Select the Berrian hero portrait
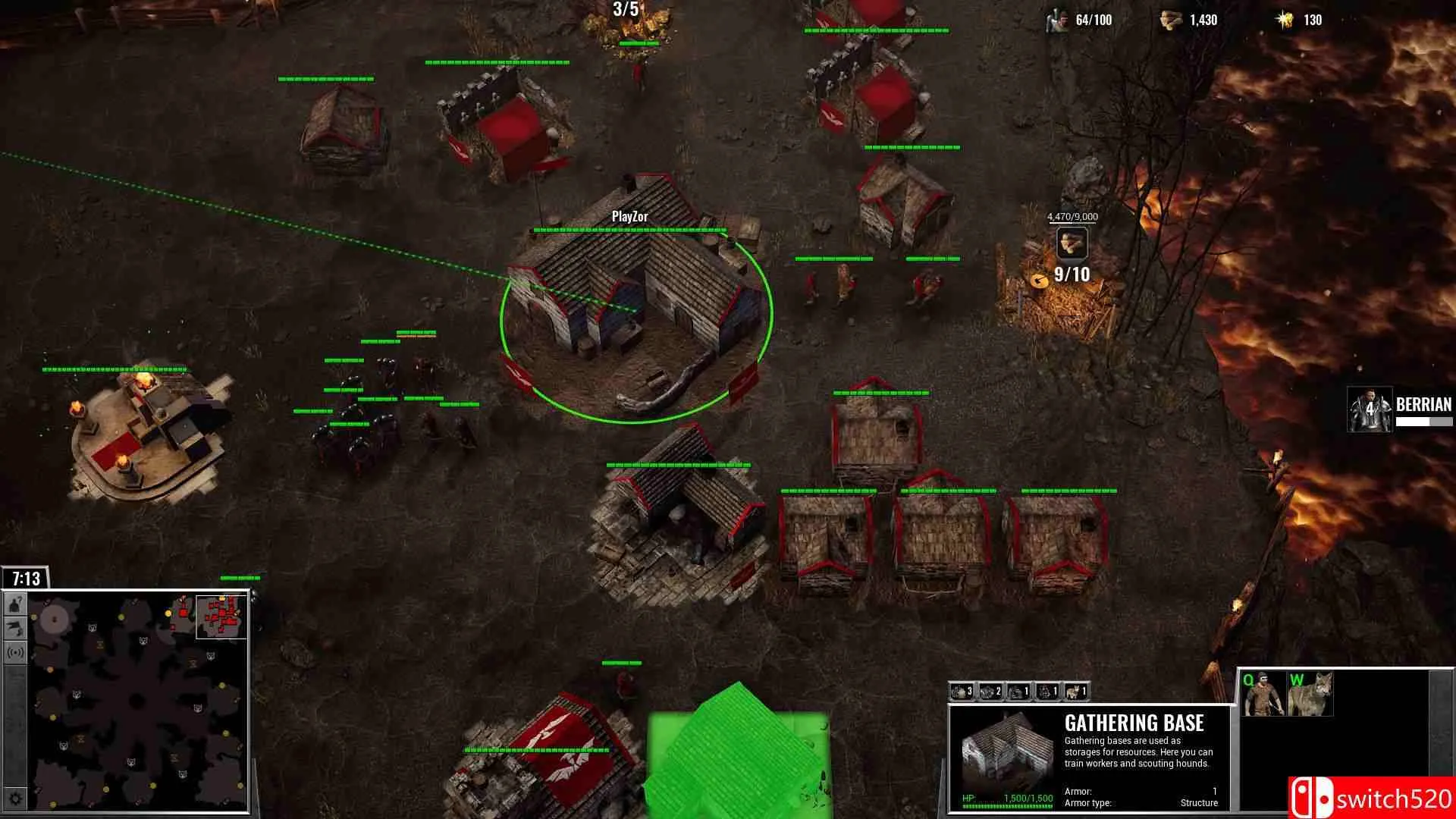The height and width of the screenshot is (819, 1456). tap(1370, 410)
